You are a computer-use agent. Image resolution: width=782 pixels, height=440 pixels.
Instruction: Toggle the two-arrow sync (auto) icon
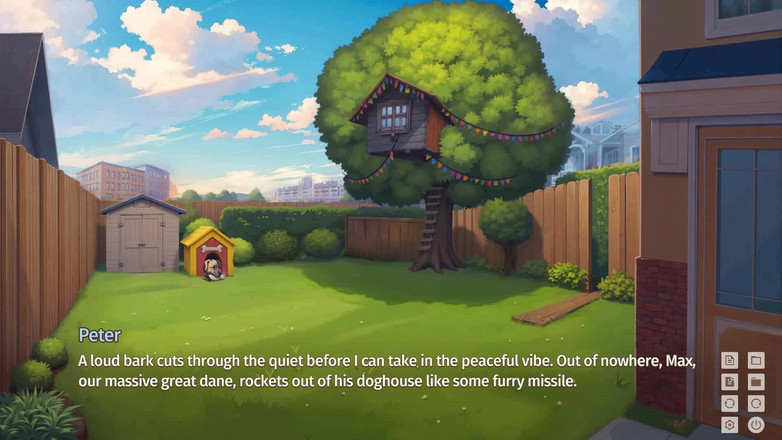730,404
